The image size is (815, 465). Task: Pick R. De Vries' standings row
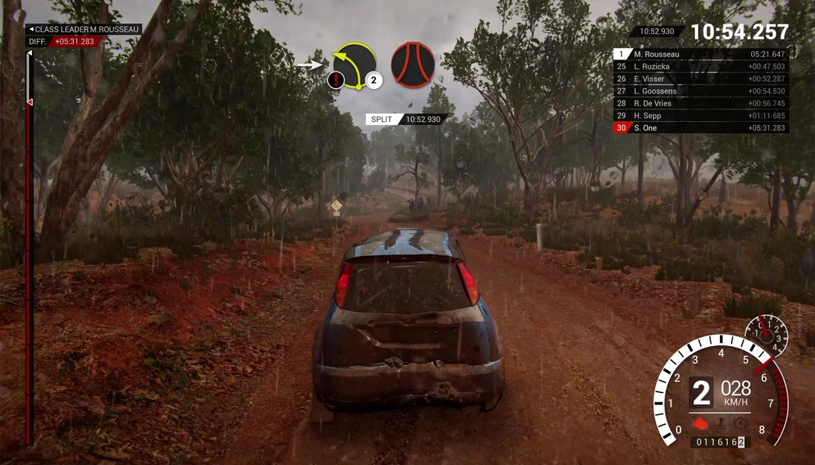click(x=700, y=103)
